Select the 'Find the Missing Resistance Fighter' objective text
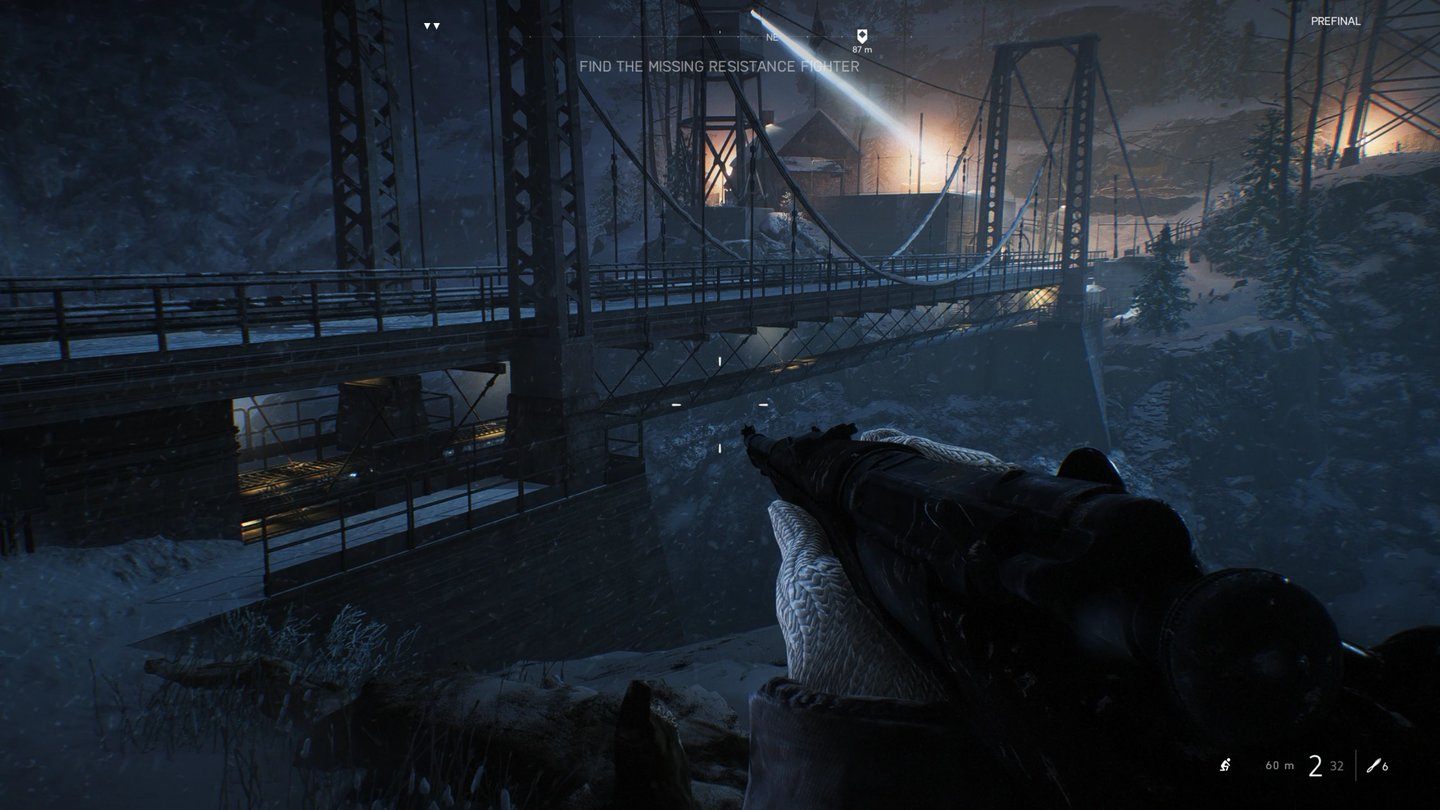The height and width of the screenshot is (810, 1440). (719, 66)
